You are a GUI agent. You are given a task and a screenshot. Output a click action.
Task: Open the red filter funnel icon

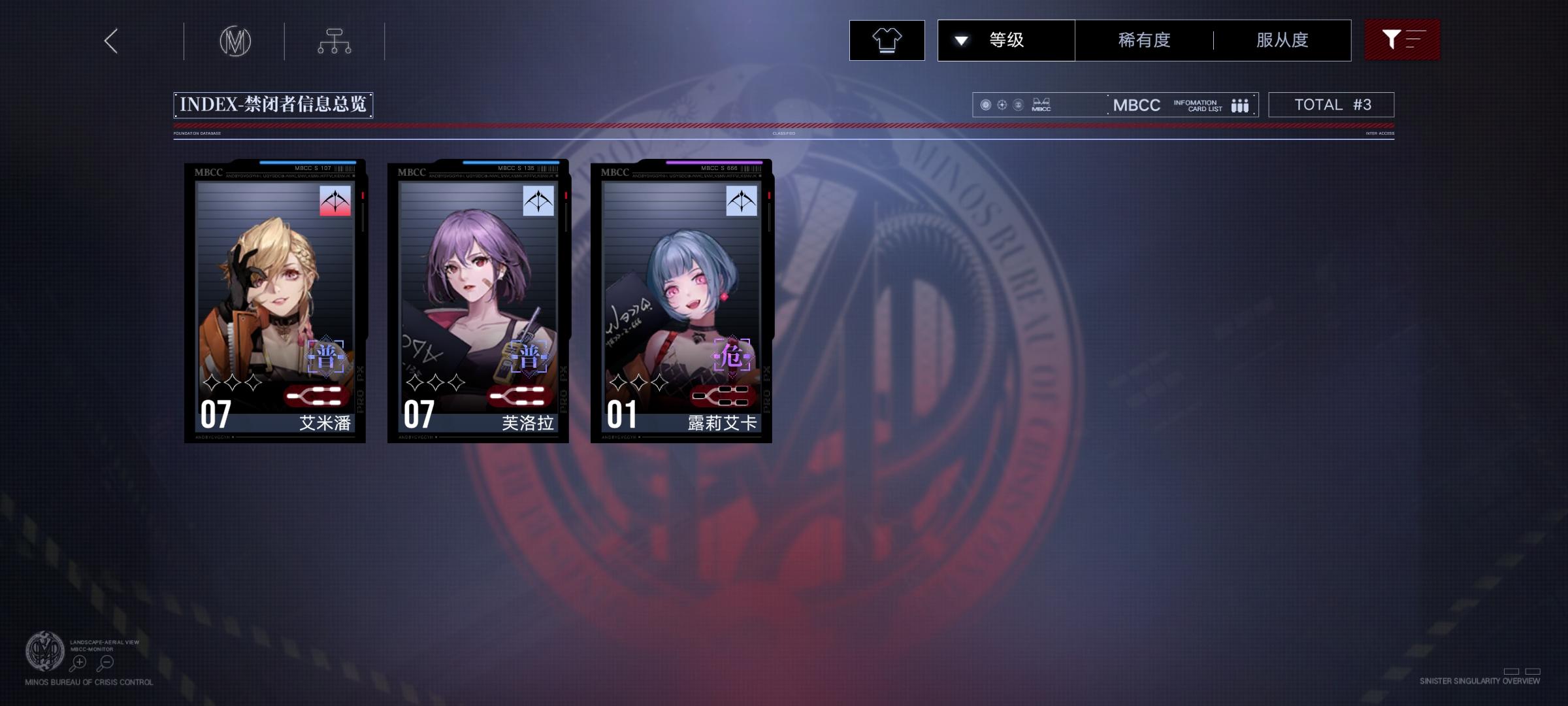coord(1402,40)
